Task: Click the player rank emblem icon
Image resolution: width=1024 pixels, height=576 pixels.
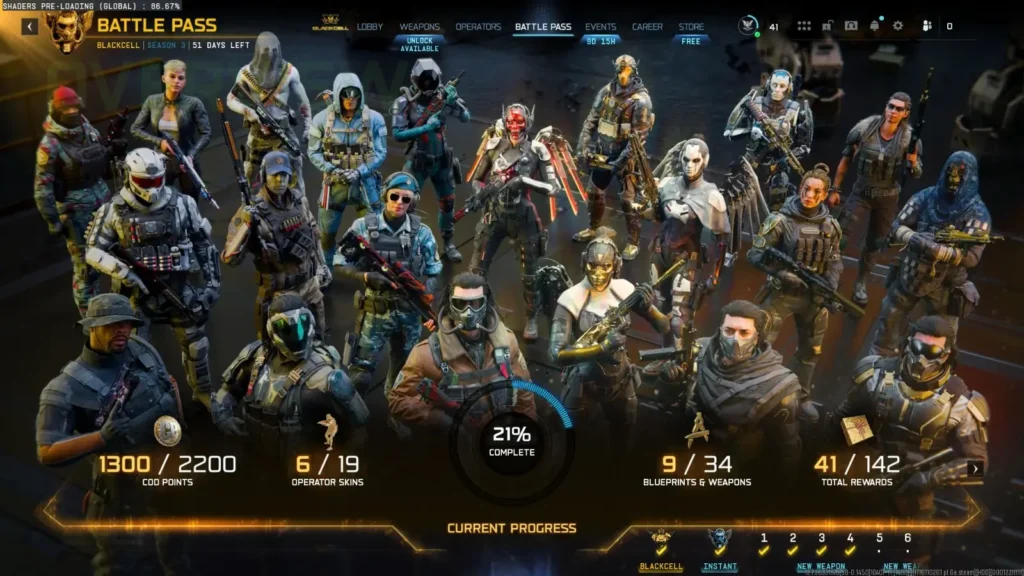Action: click(749, 26)
